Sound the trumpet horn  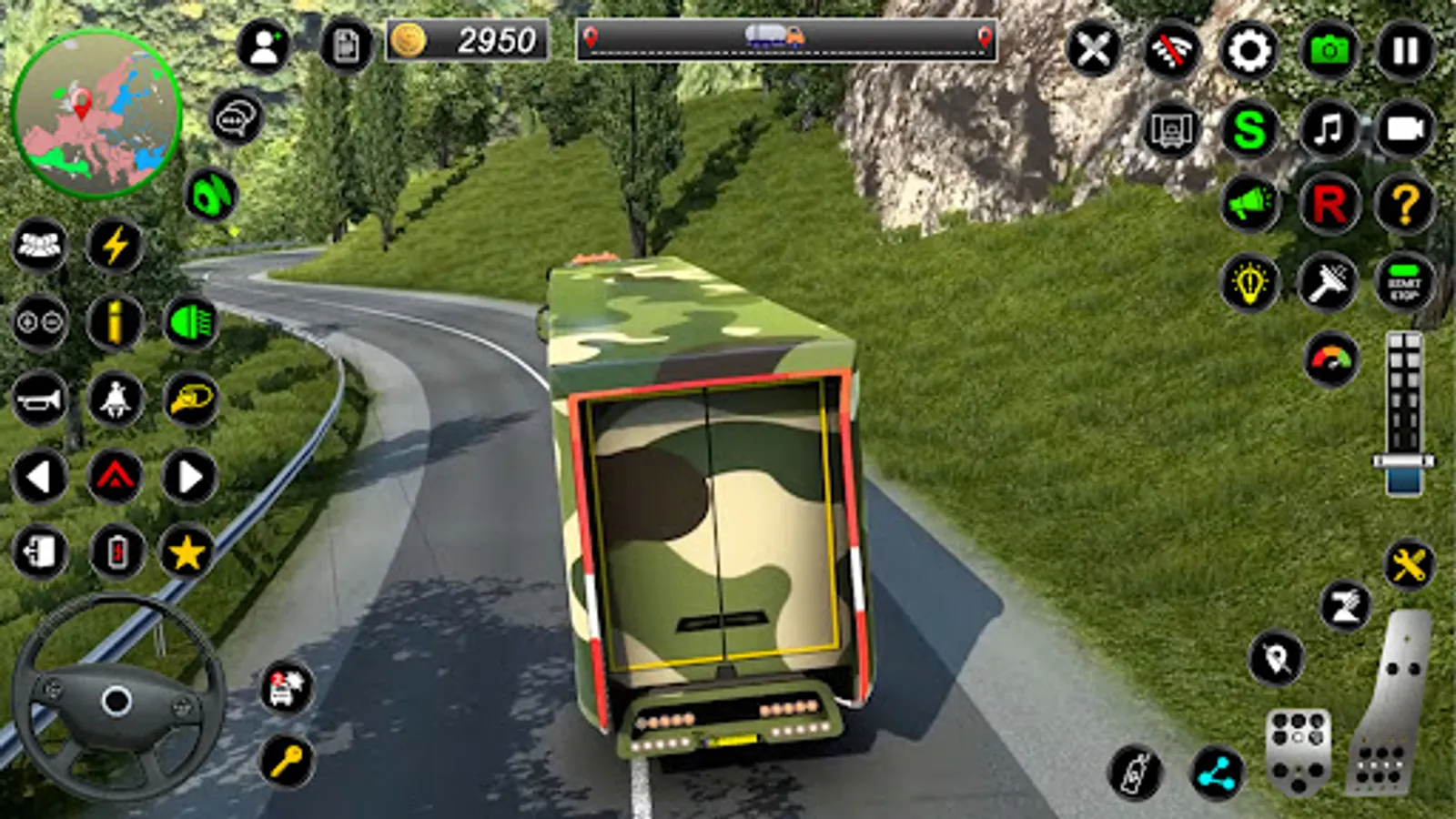(x=39, y=399)
